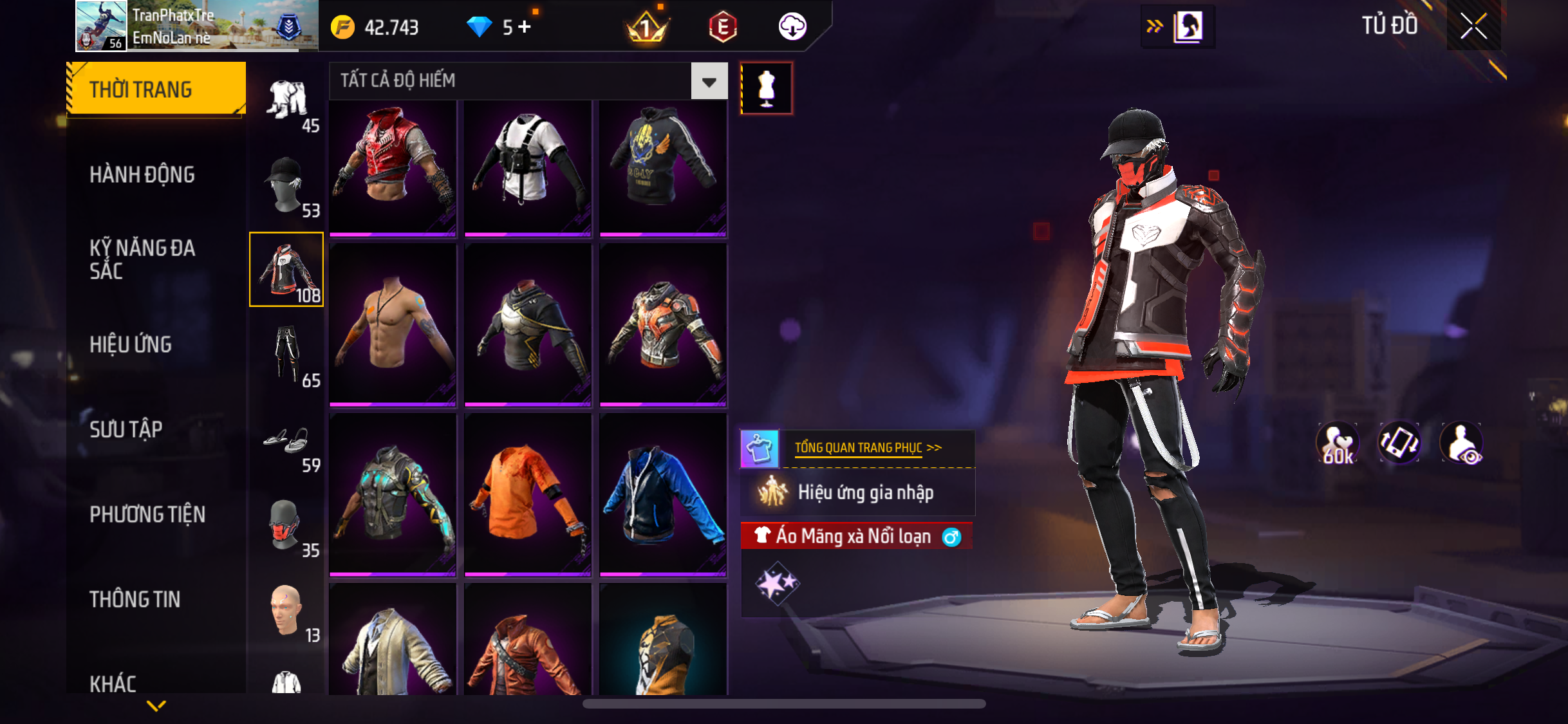Image resolution: width=1568 pixels, height=724 pixels.
Task: Open the TẤT CẢ ĐỘ HIẾM rarity dropdown
Action: pos(709,81)
